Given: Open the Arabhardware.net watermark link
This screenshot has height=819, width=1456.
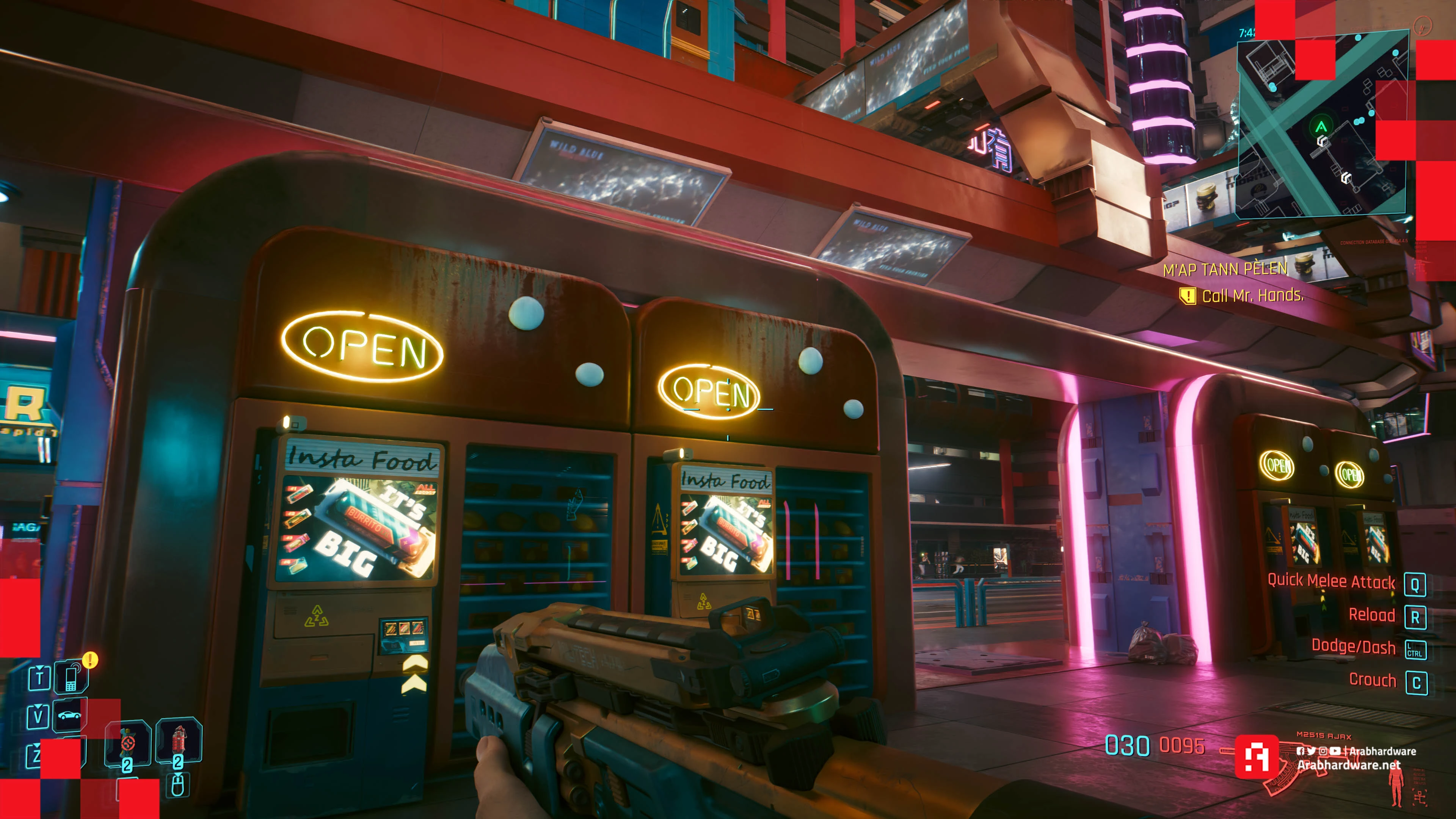Looking at the screenshot, I should tap(1349, 765).
